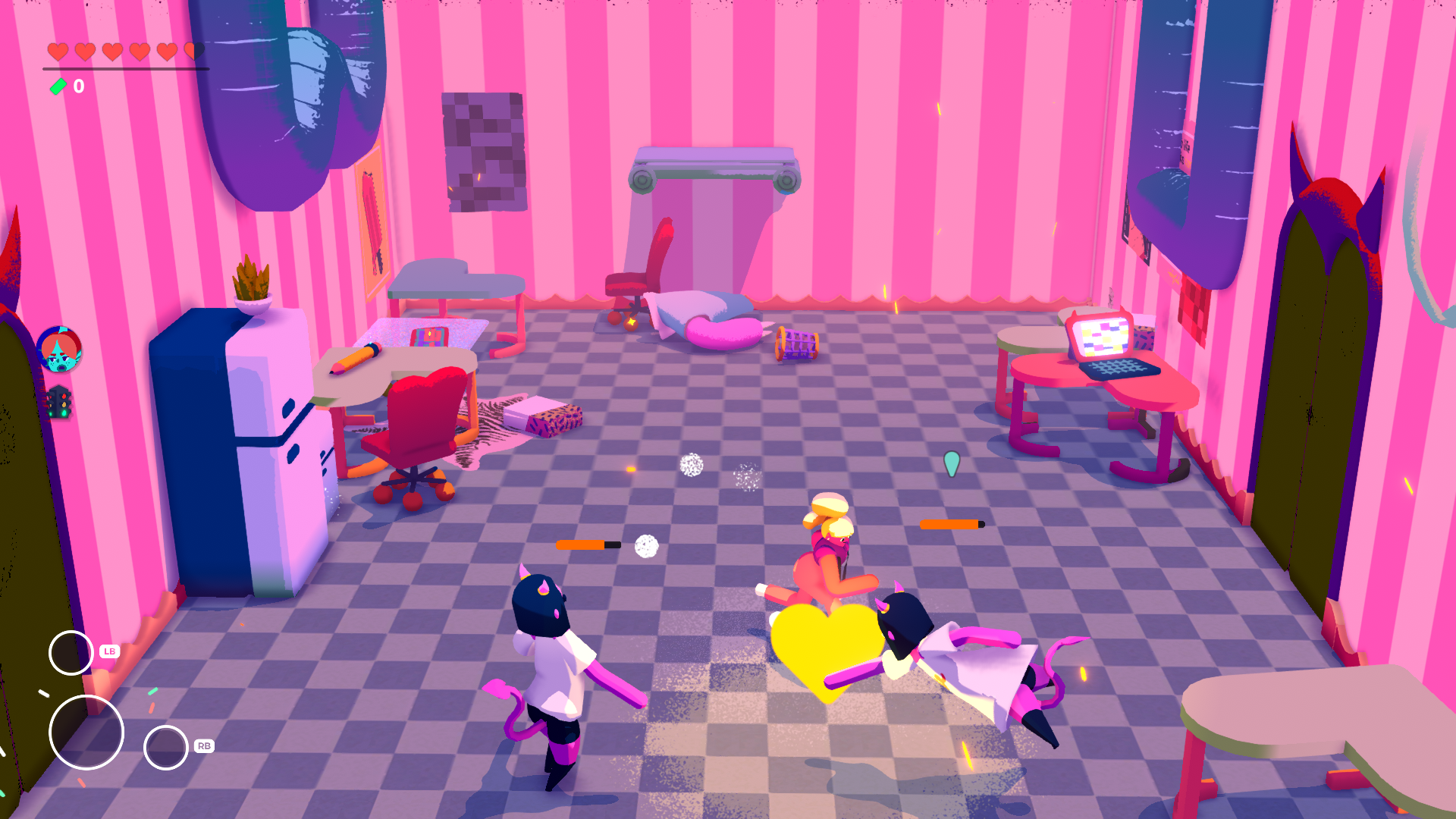Select the RB button prompt
This screenshot has width=1456, height=819.
[203, 745]
